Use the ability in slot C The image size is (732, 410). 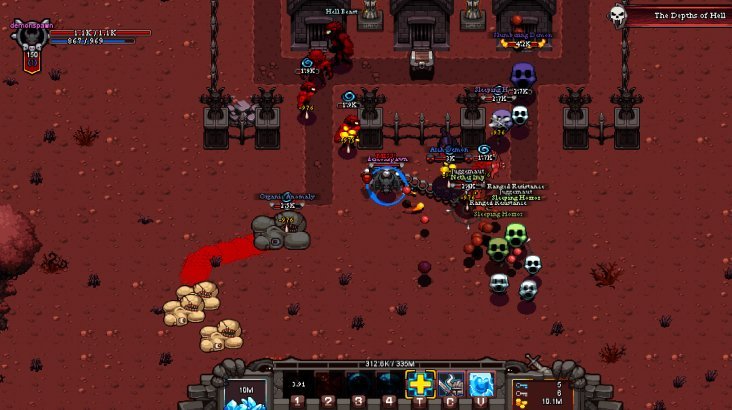point(450,384)
